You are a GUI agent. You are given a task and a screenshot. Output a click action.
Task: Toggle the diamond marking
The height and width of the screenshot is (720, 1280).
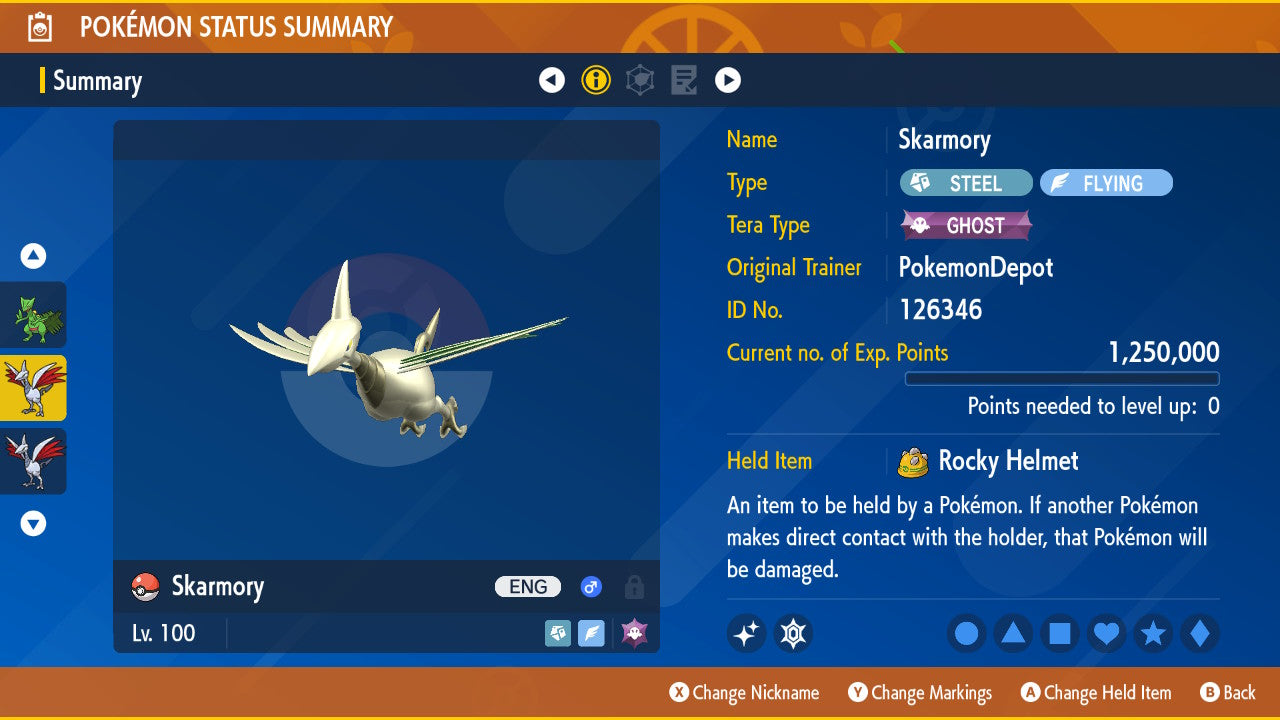(1200, 634)
